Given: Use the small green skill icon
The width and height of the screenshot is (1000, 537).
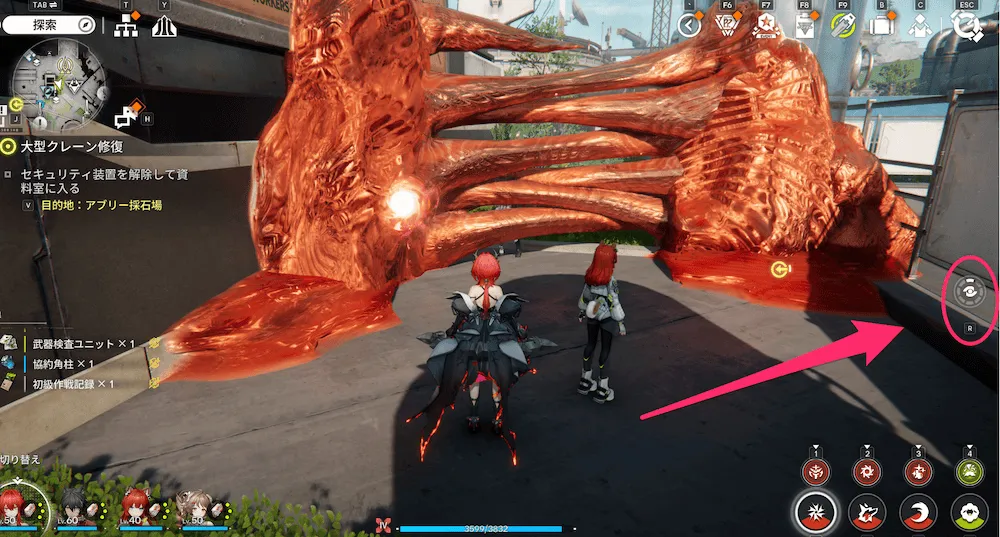Looking at the screenshot, I should (x=967, y=472).
